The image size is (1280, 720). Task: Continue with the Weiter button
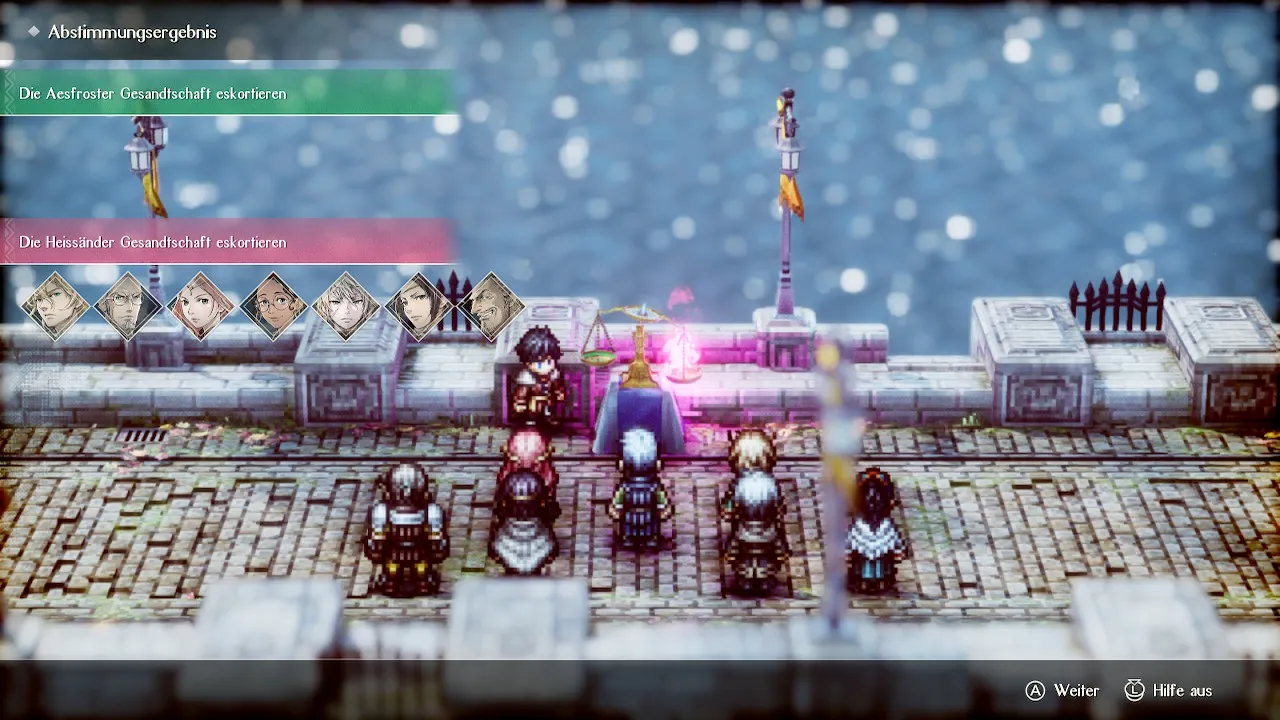pyautogui.click(x=1062, y=691)
